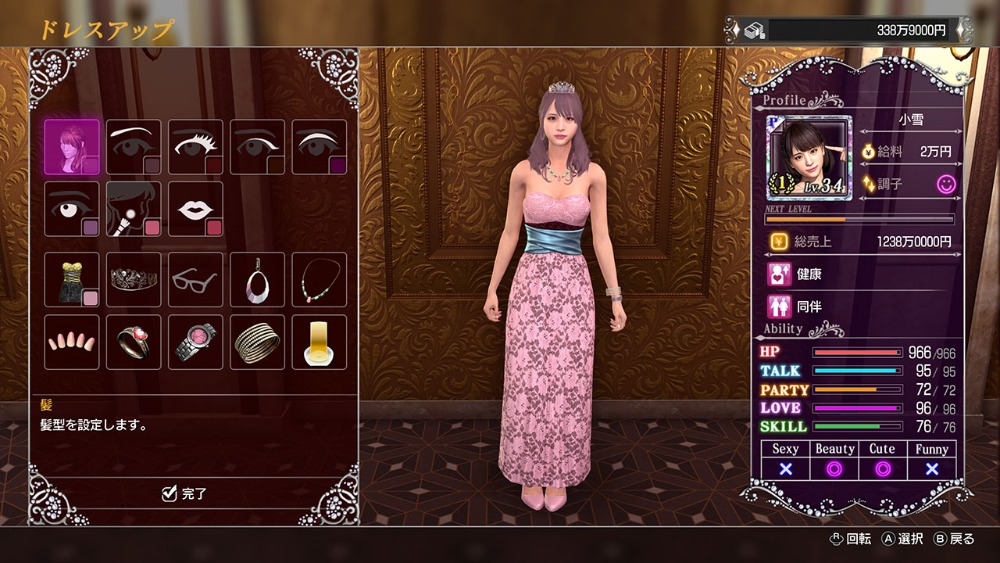Select the lipstick lips icon
1000x563 pixels.
point(196,209)
